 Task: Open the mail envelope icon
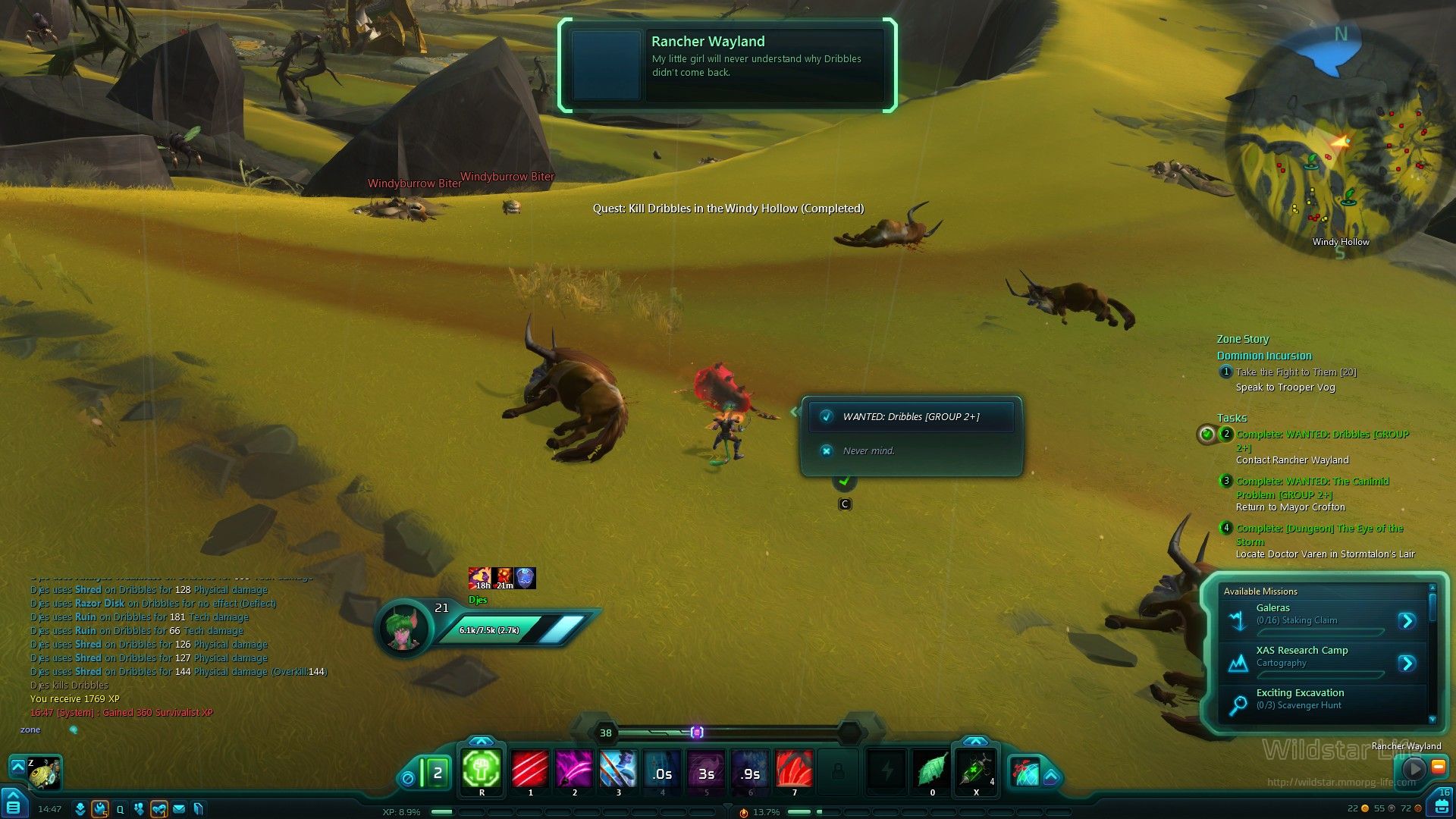click(x=179, y=809)
